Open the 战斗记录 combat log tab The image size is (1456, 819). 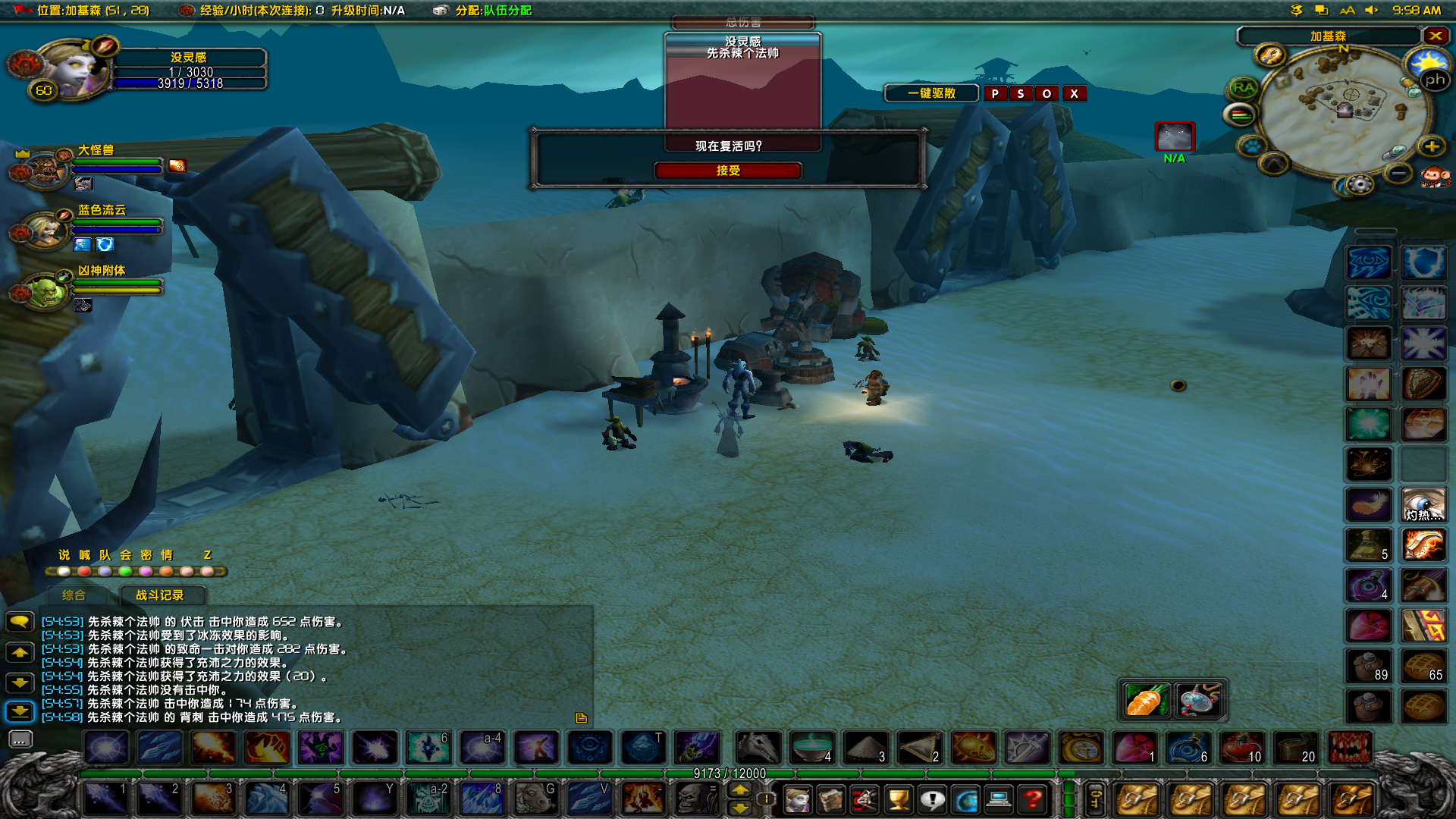pos(160,595)
